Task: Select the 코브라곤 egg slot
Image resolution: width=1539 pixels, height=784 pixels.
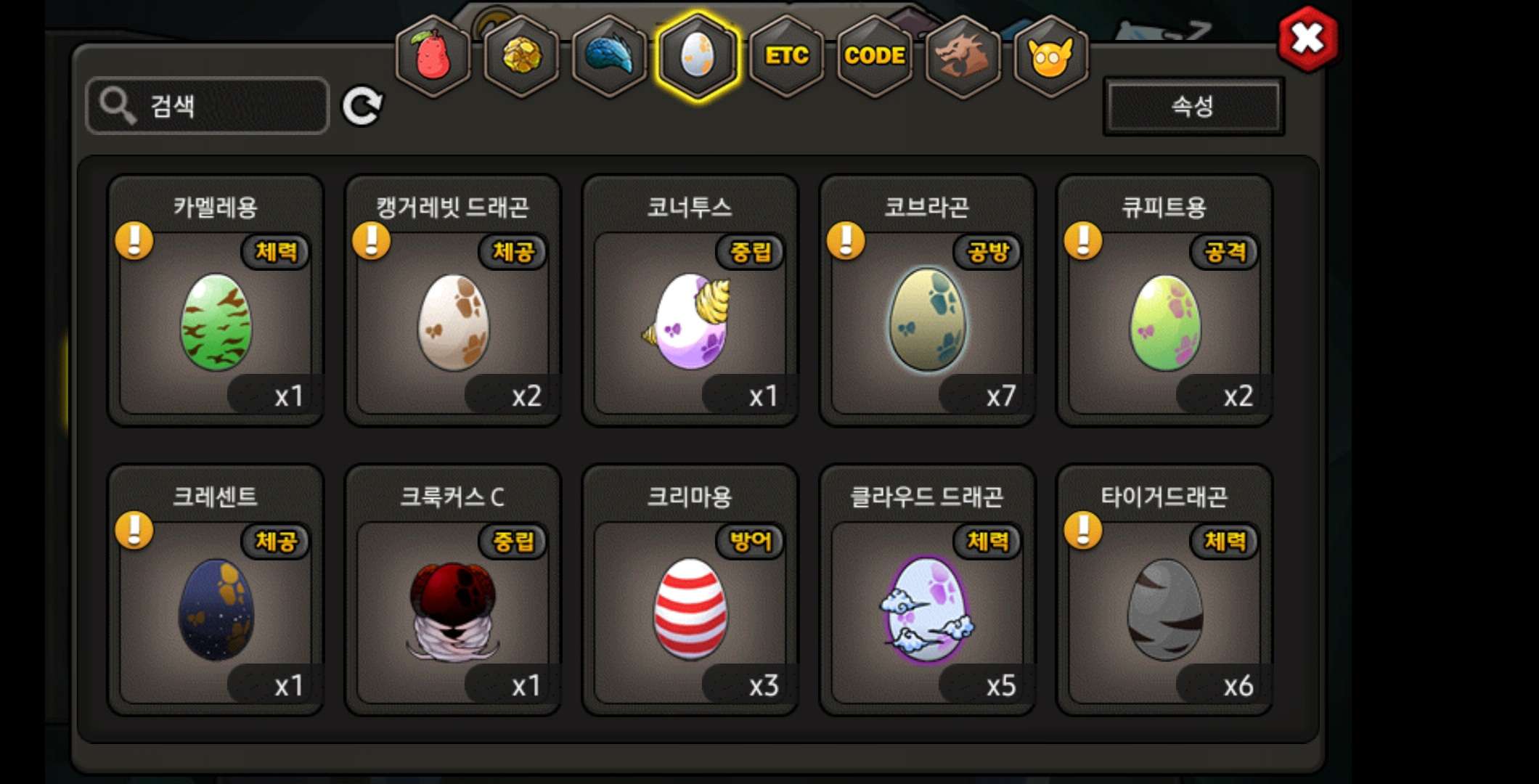Action: pyautogui.click(x=927, y=322)
